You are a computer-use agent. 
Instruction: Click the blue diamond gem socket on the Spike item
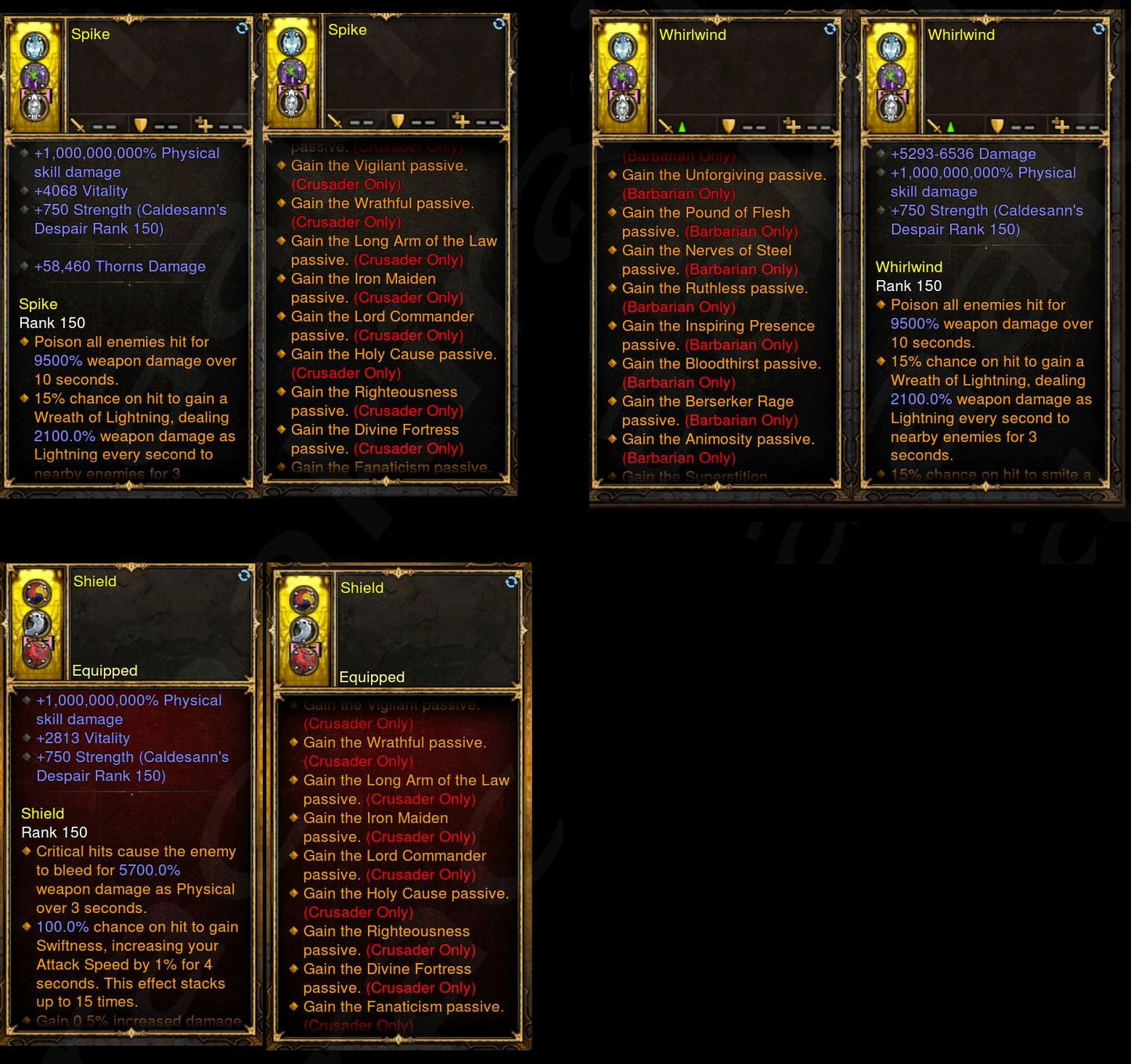tap(34, 45)
